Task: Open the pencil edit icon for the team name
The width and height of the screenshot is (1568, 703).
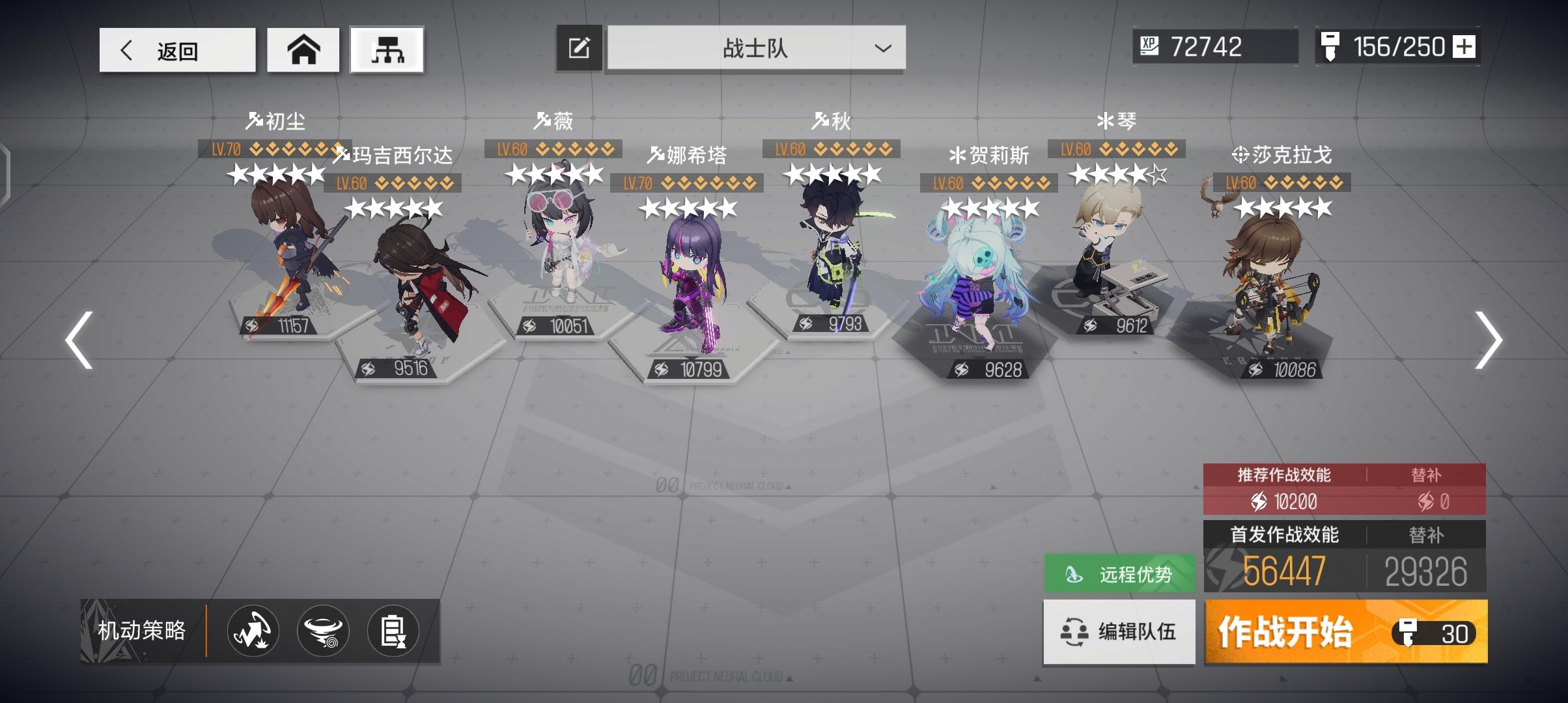Action: [579, 47]
